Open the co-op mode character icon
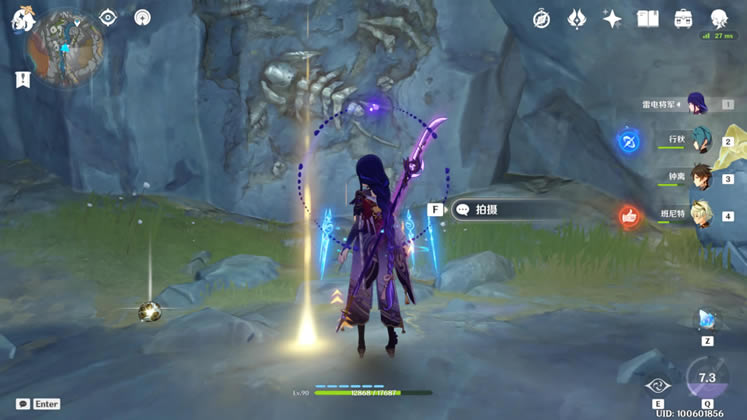The width and height of the screenshot is (747, 420). [719, 19]
